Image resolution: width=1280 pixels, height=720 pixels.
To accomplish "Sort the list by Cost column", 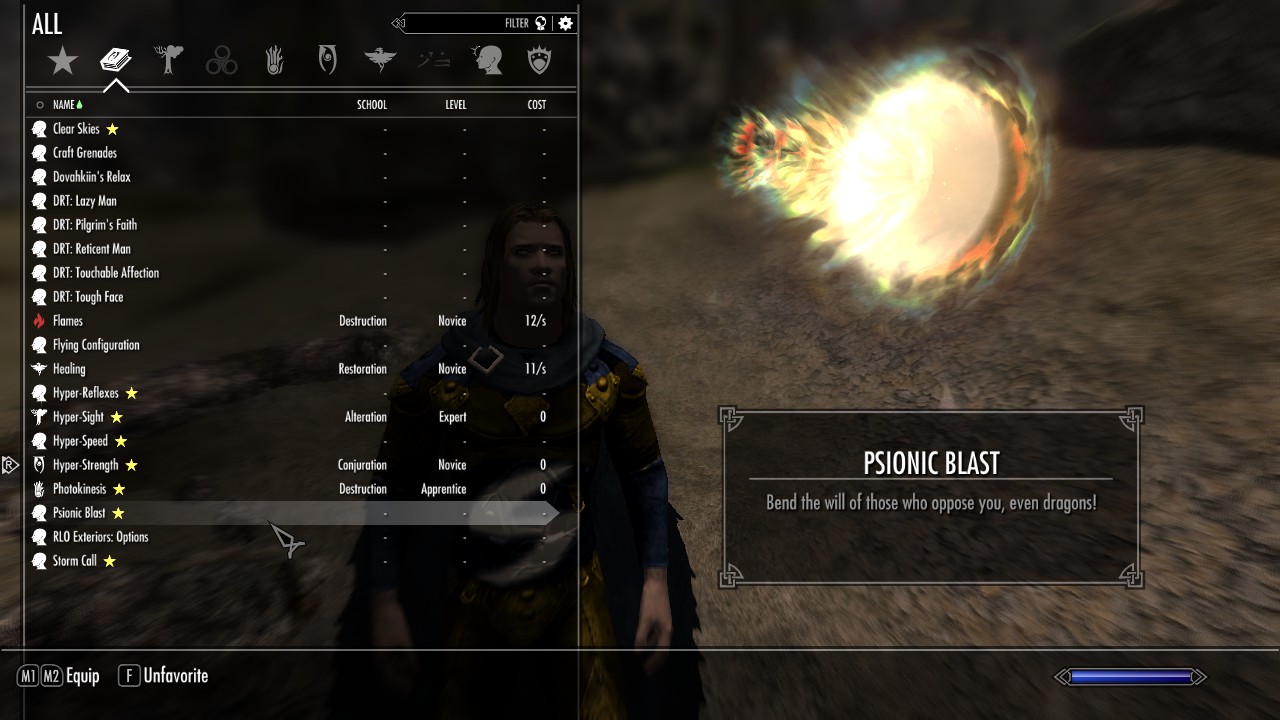I will tap(537, 105).
